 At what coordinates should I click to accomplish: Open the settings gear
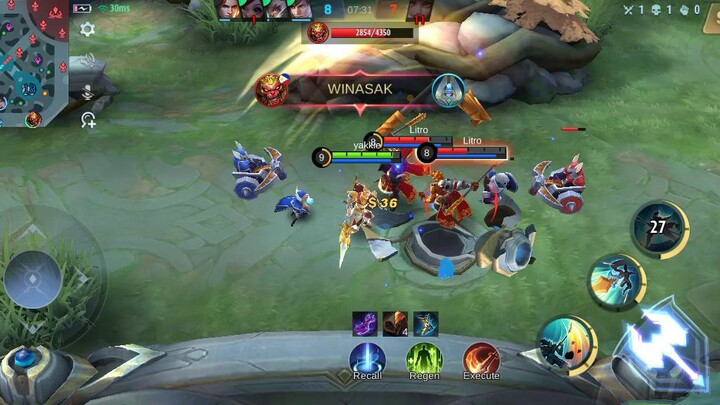point(87,29)
